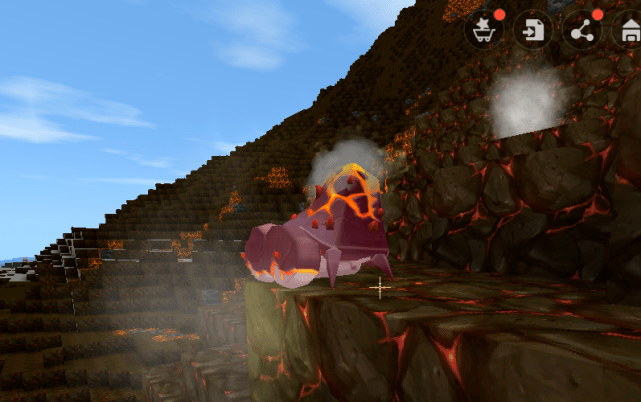Open the shop cart with star icon
641x402 pixels.
point(485,30)
